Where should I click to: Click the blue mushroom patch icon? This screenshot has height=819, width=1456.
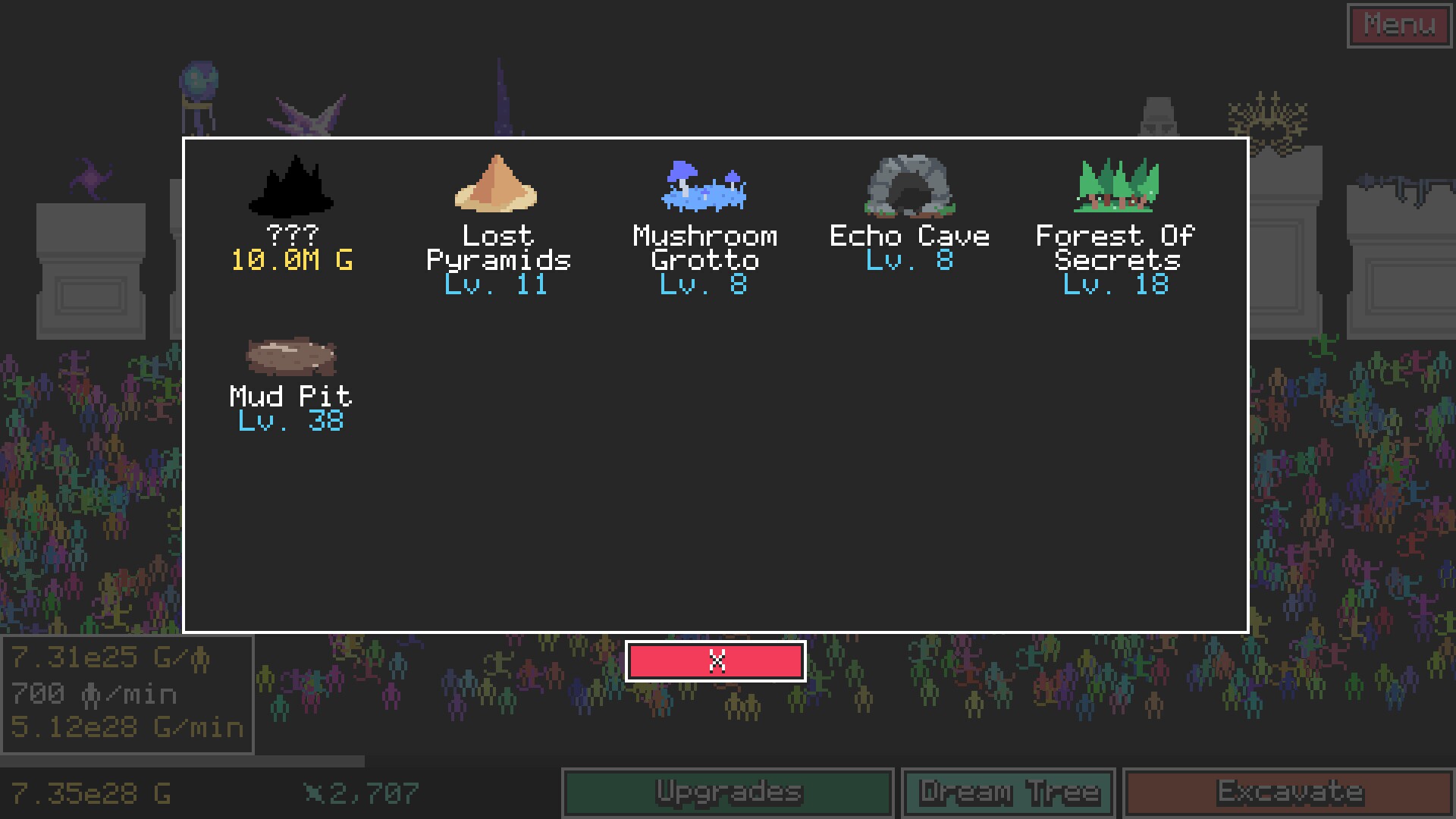(x=703, y=186)
